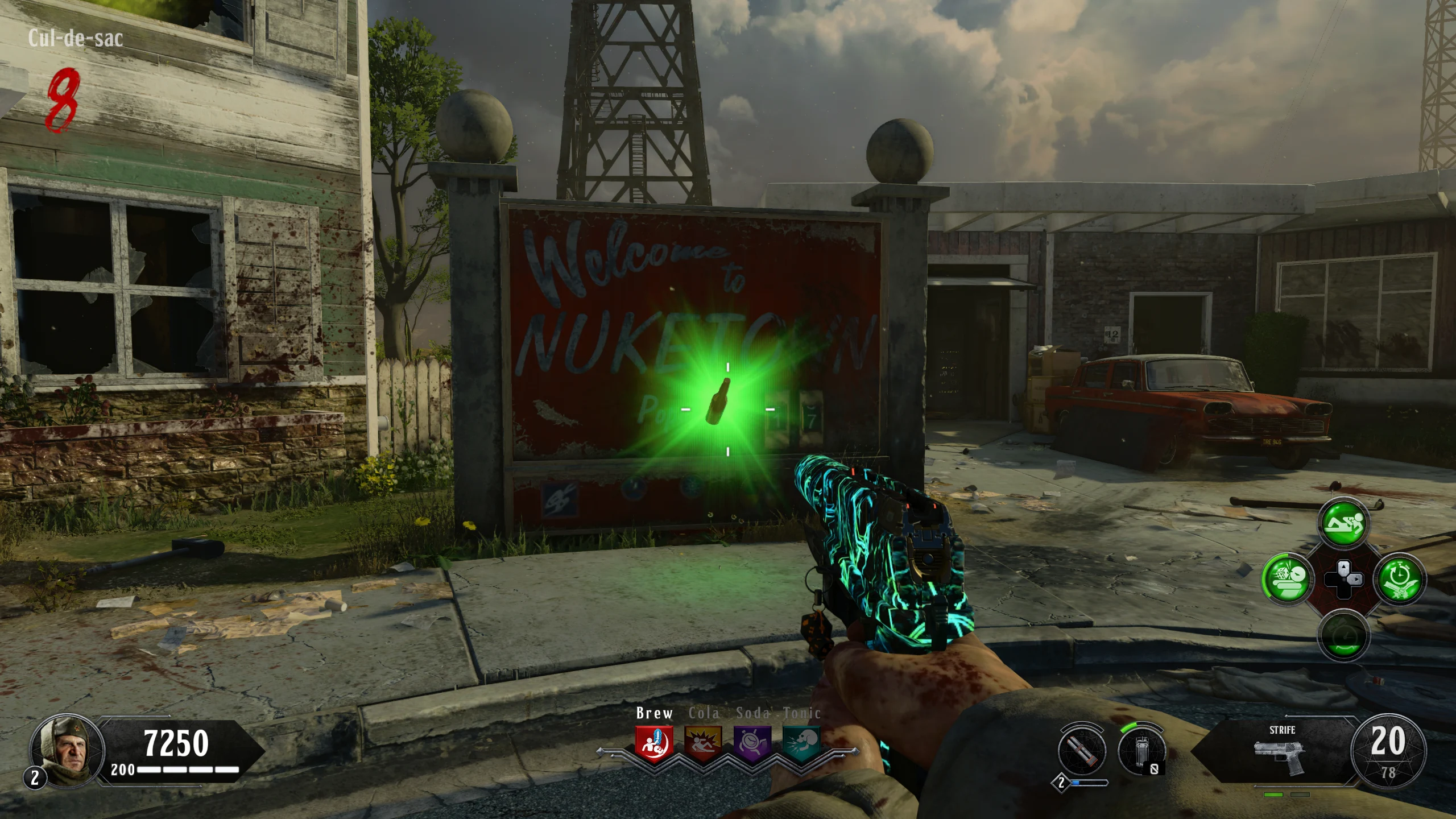1456x819 pixels.
Task: Activate the left elixir with dice icon
Action: (x=1287, y=580)
